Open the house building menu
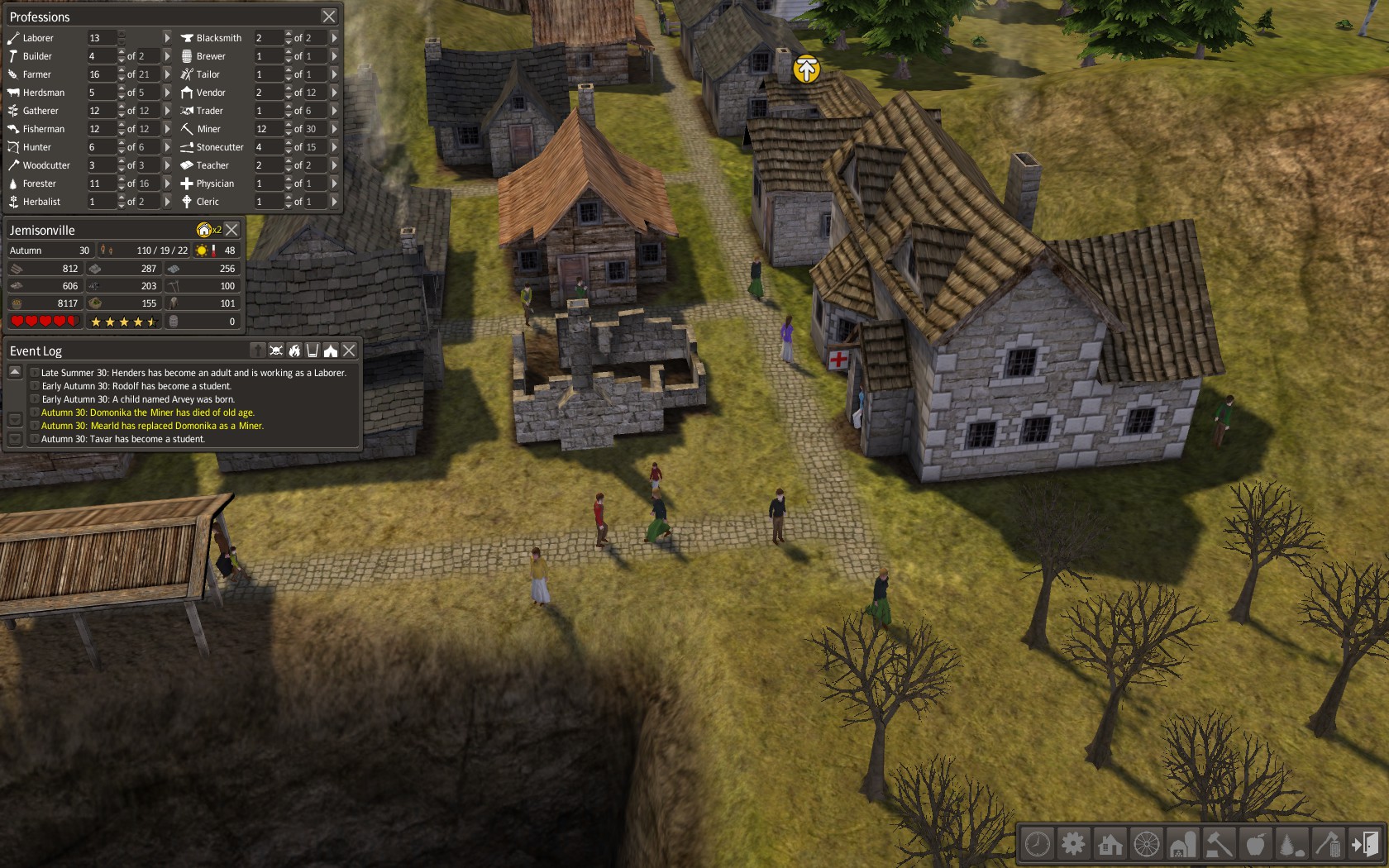 coord(1110,844)
